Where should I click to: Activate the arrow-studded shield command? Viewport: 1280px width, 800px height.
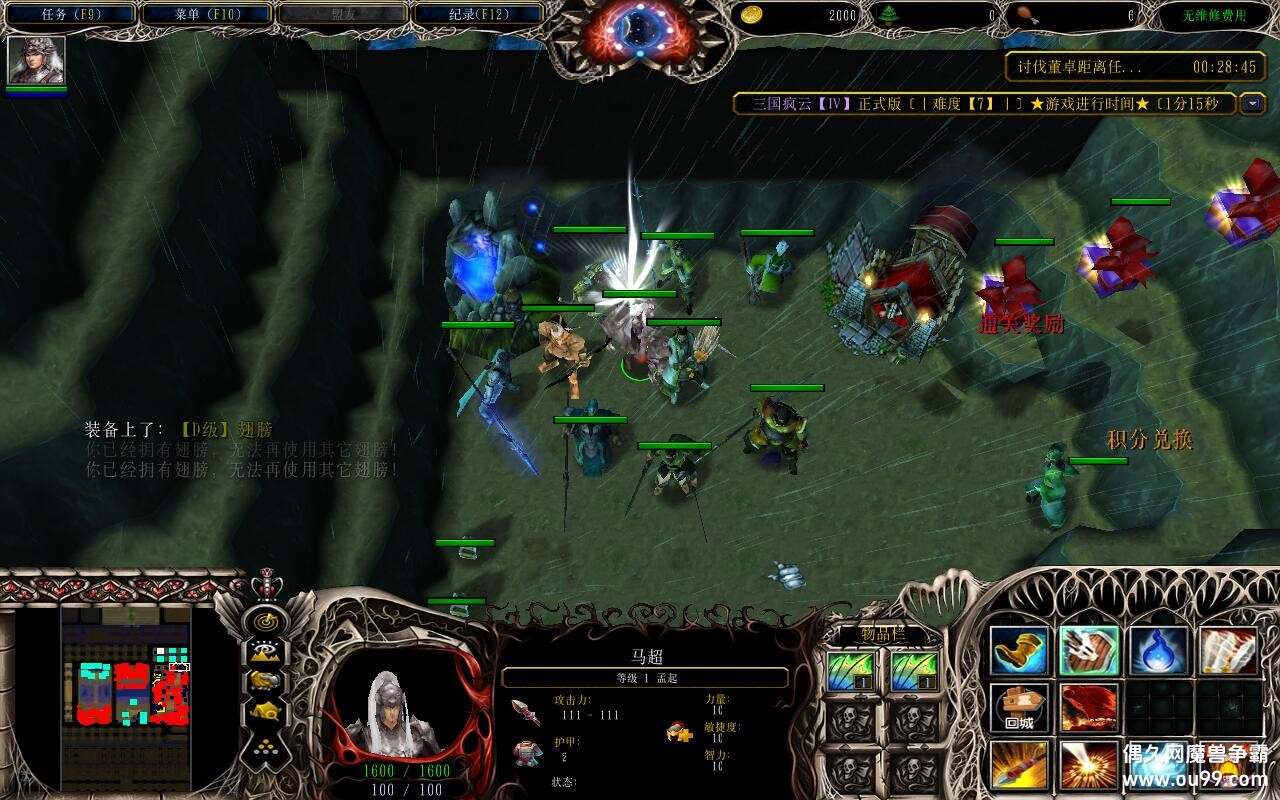1089,651
